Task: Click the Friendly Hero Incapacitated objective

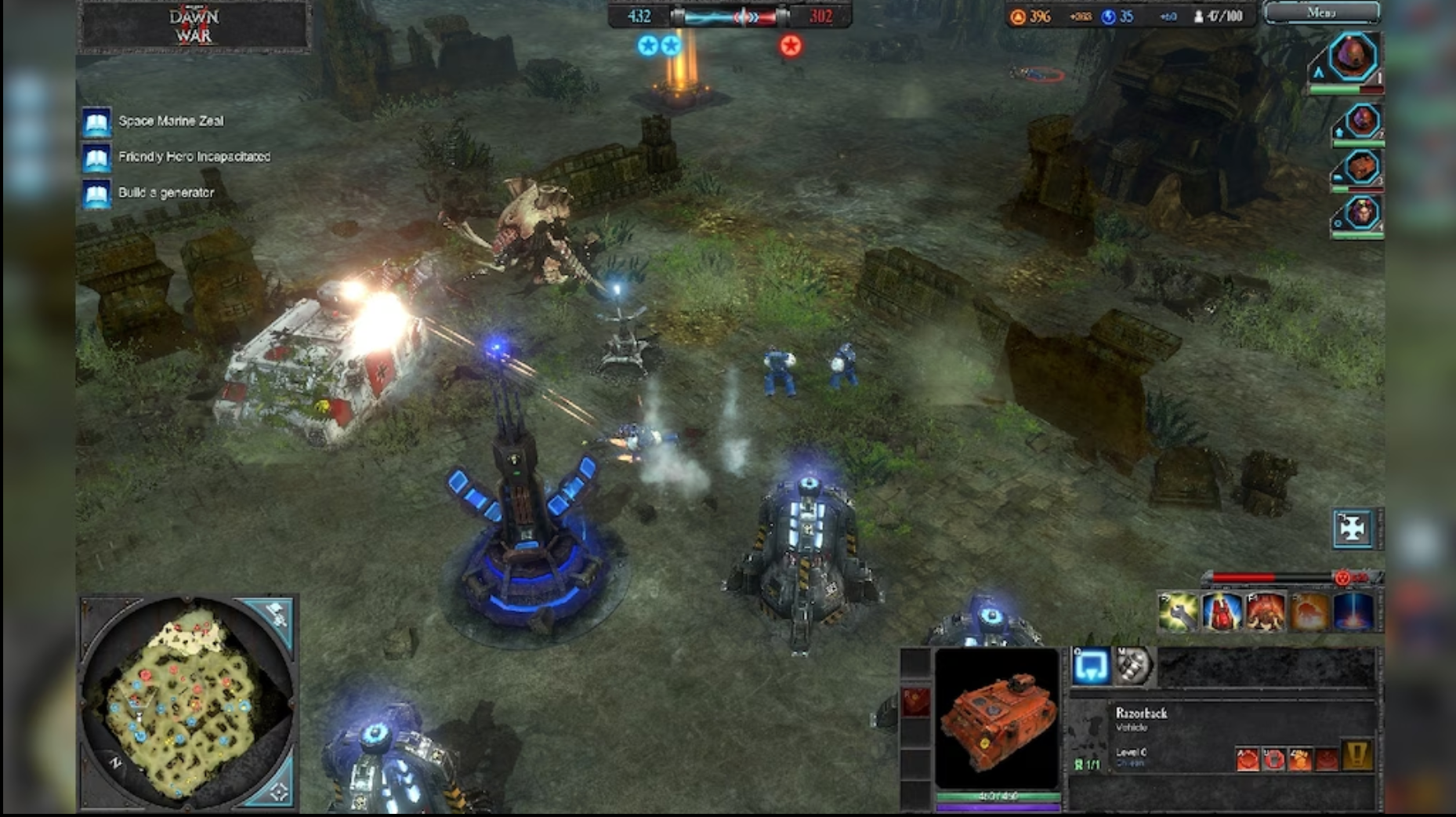Action: point(193,156)
